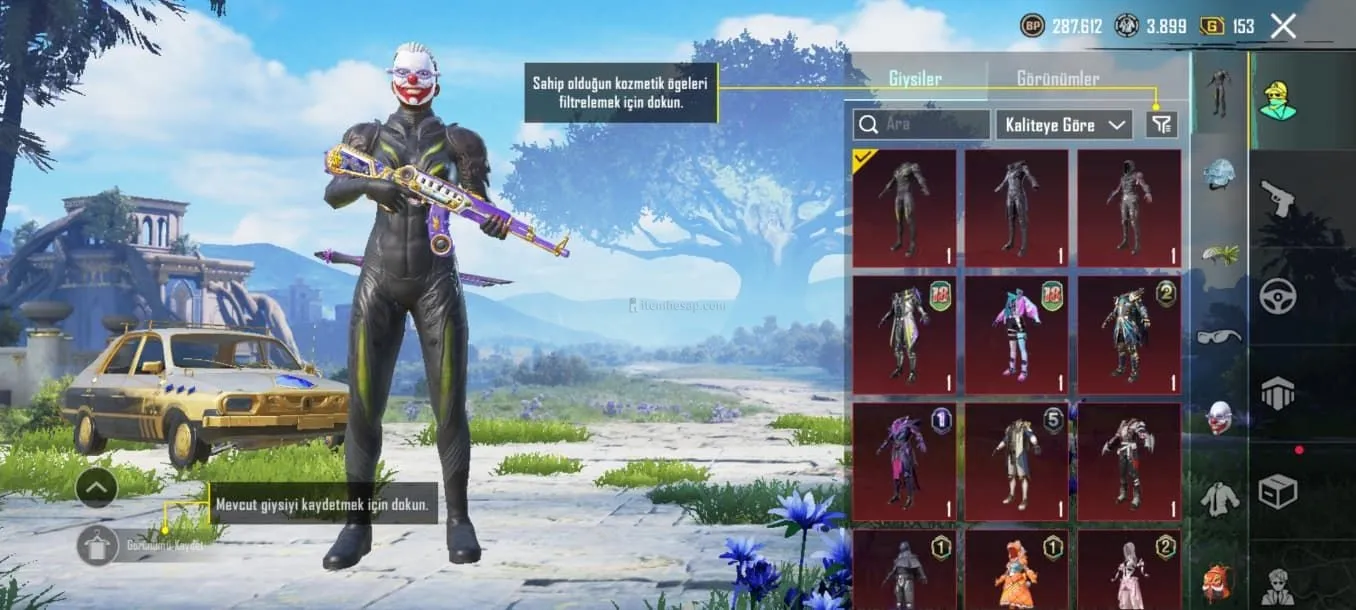
Task: Open the steering wheel vehicles section
Action: tap(1277, 296)
